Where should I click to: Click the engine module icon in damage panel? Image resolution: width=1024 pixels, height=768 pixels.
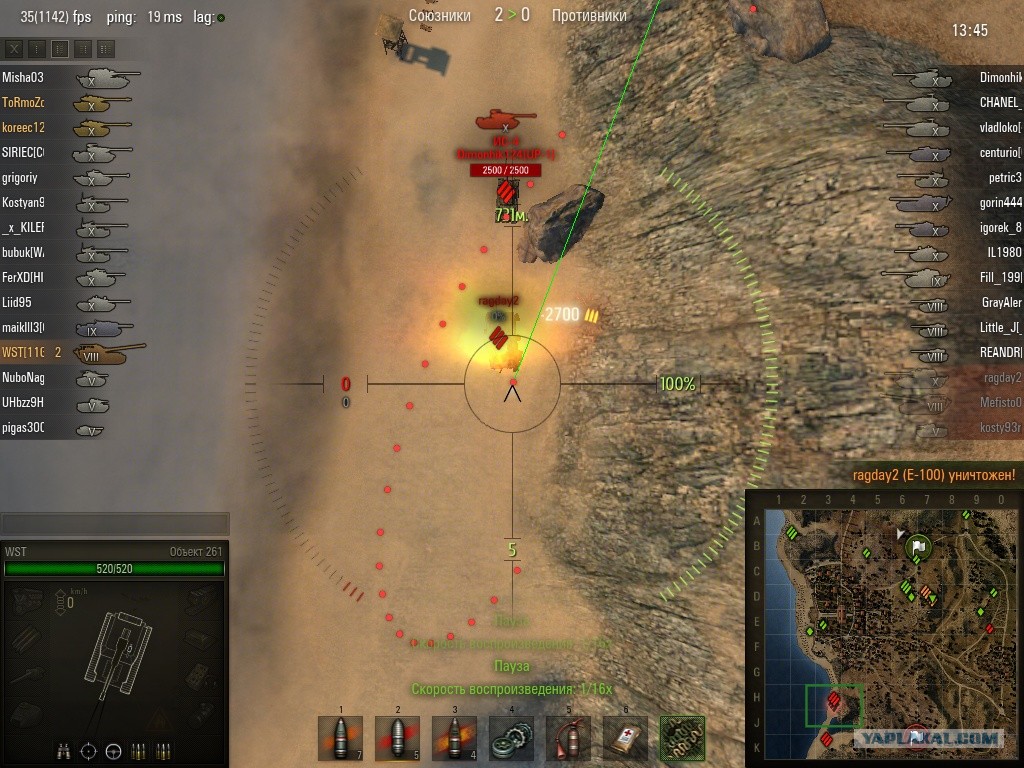(x=28, y=598)
